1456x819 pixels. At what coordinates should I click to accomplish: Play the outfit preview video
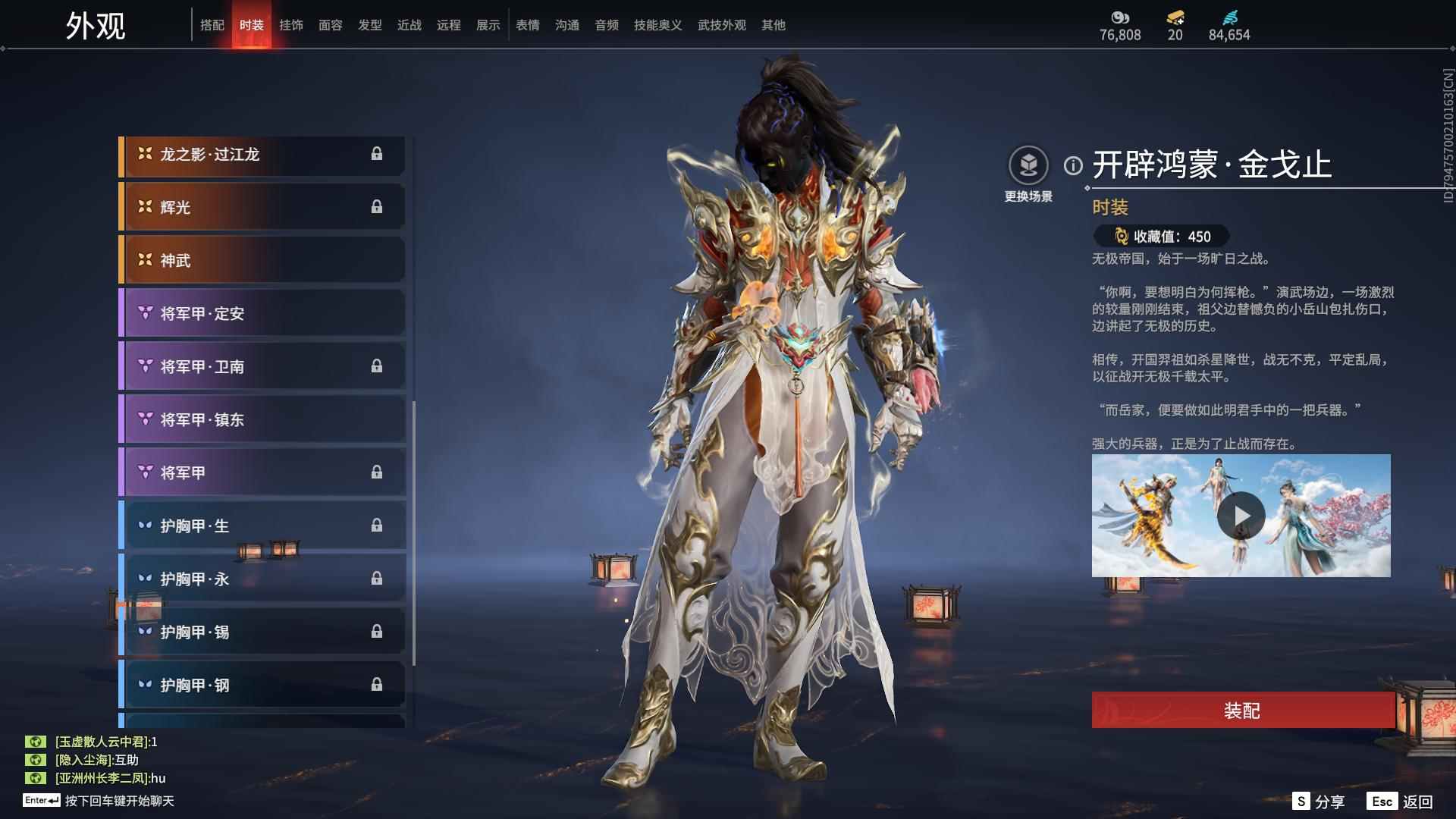pyautogui.click(x=1241, y=515)
